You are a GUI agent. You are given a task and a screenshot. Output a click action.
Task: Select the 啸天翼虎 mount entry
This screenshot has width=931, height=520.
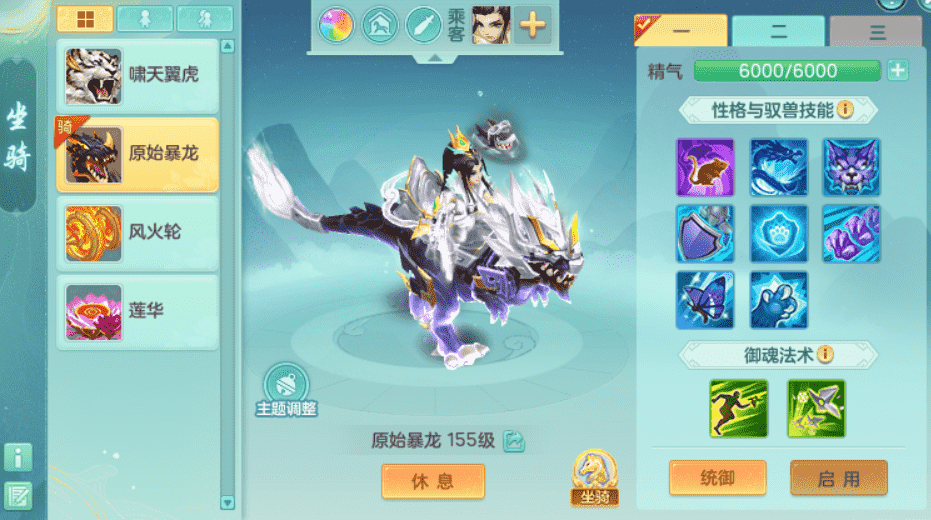137,76
